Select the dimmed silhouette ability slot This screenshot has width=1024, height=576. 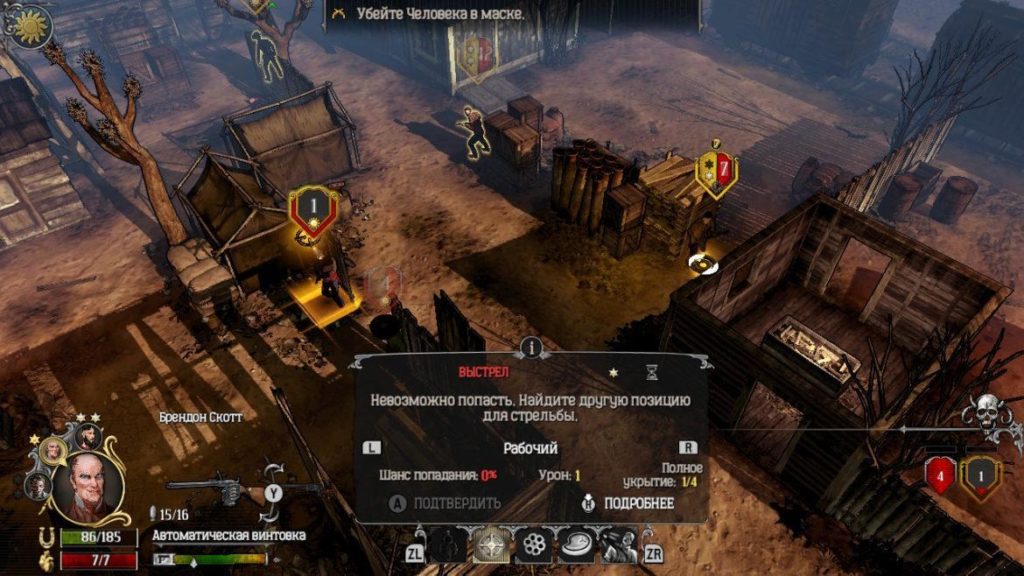[448, 545]
